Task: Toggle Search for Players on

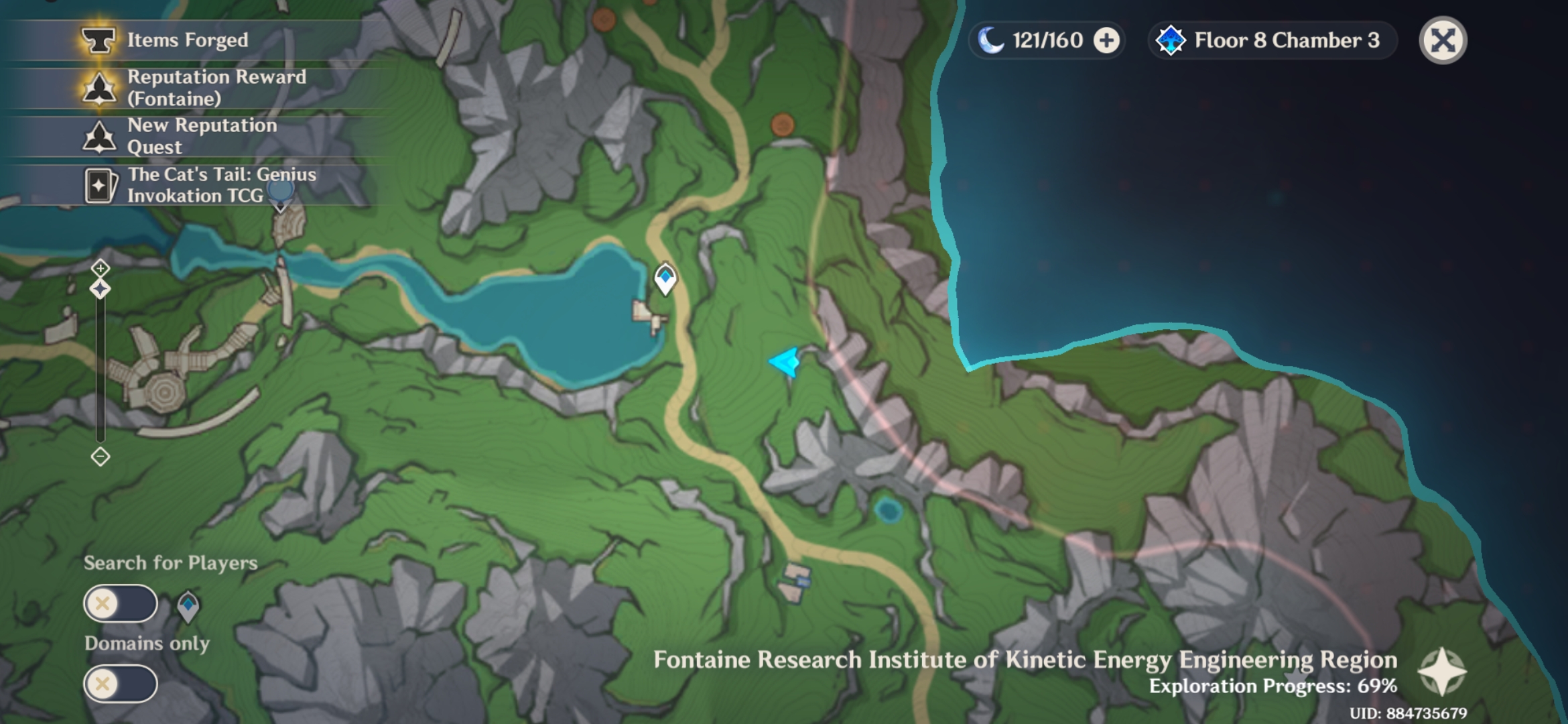Action: (119, 603)
